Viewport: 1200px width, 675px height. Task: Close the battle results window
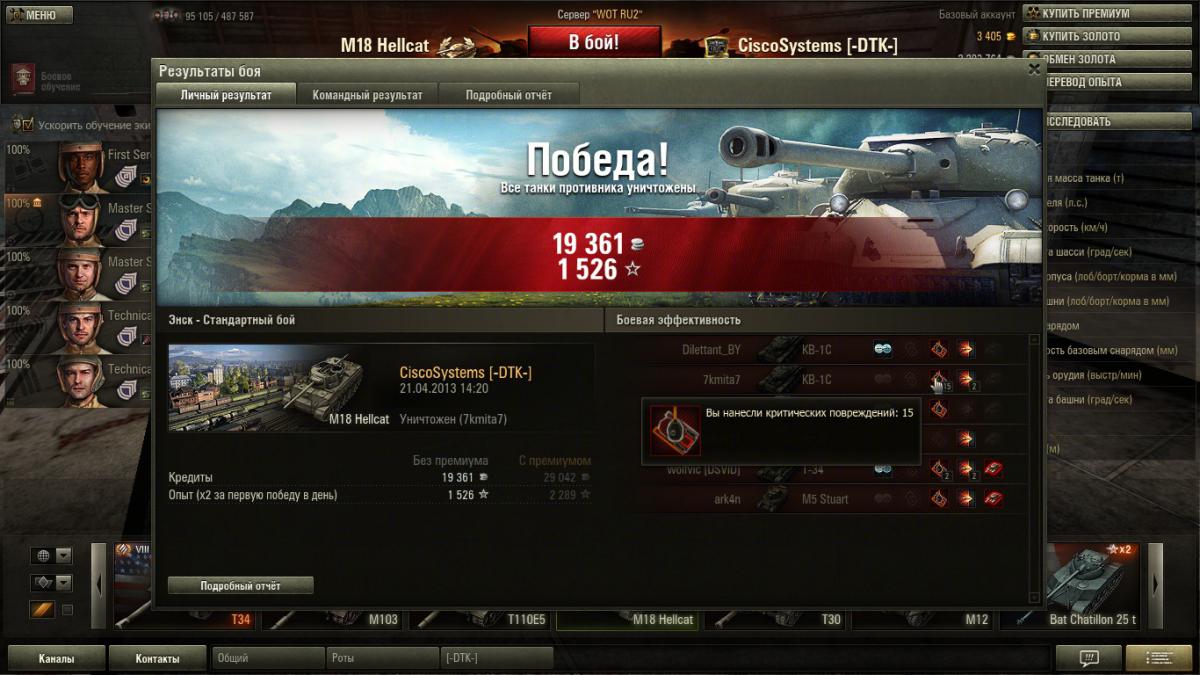click(1034, 69)
